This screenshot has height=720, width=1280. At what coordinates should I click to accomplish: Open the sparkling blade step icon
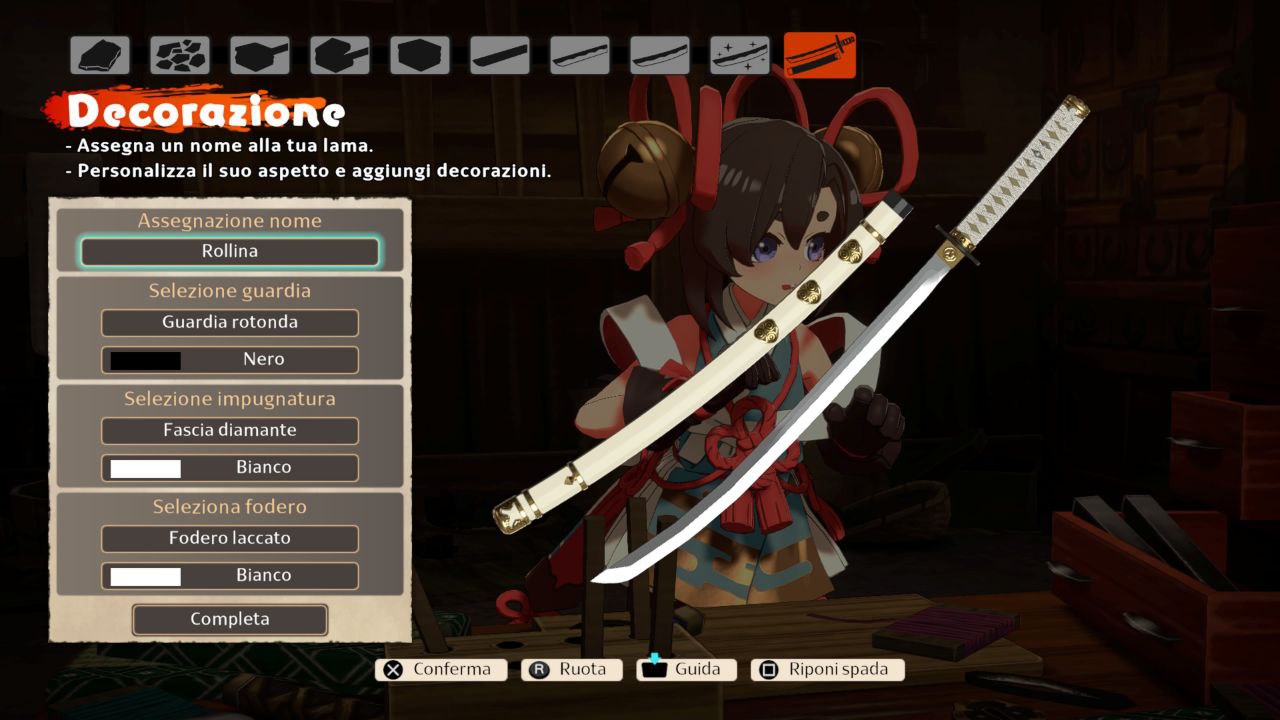click(740, 56)
